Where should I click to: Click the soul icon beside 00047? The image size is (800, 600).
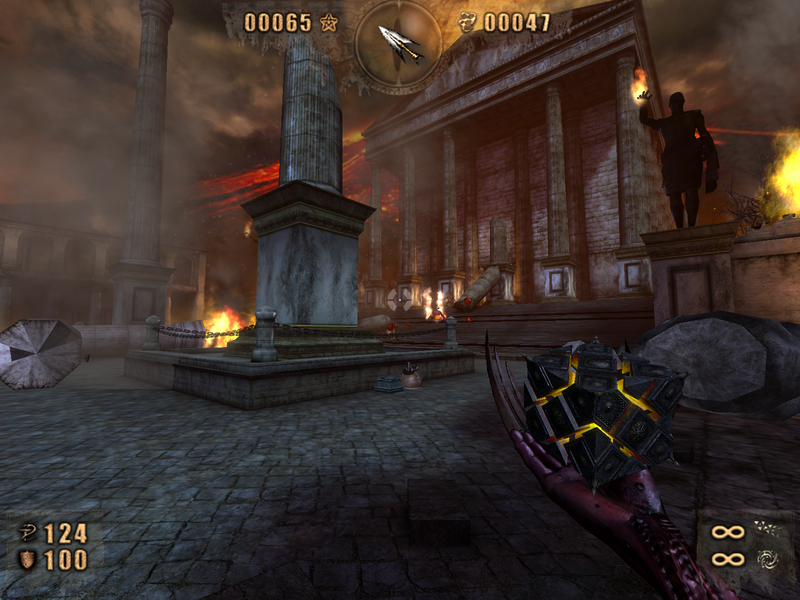pos(467,22)
